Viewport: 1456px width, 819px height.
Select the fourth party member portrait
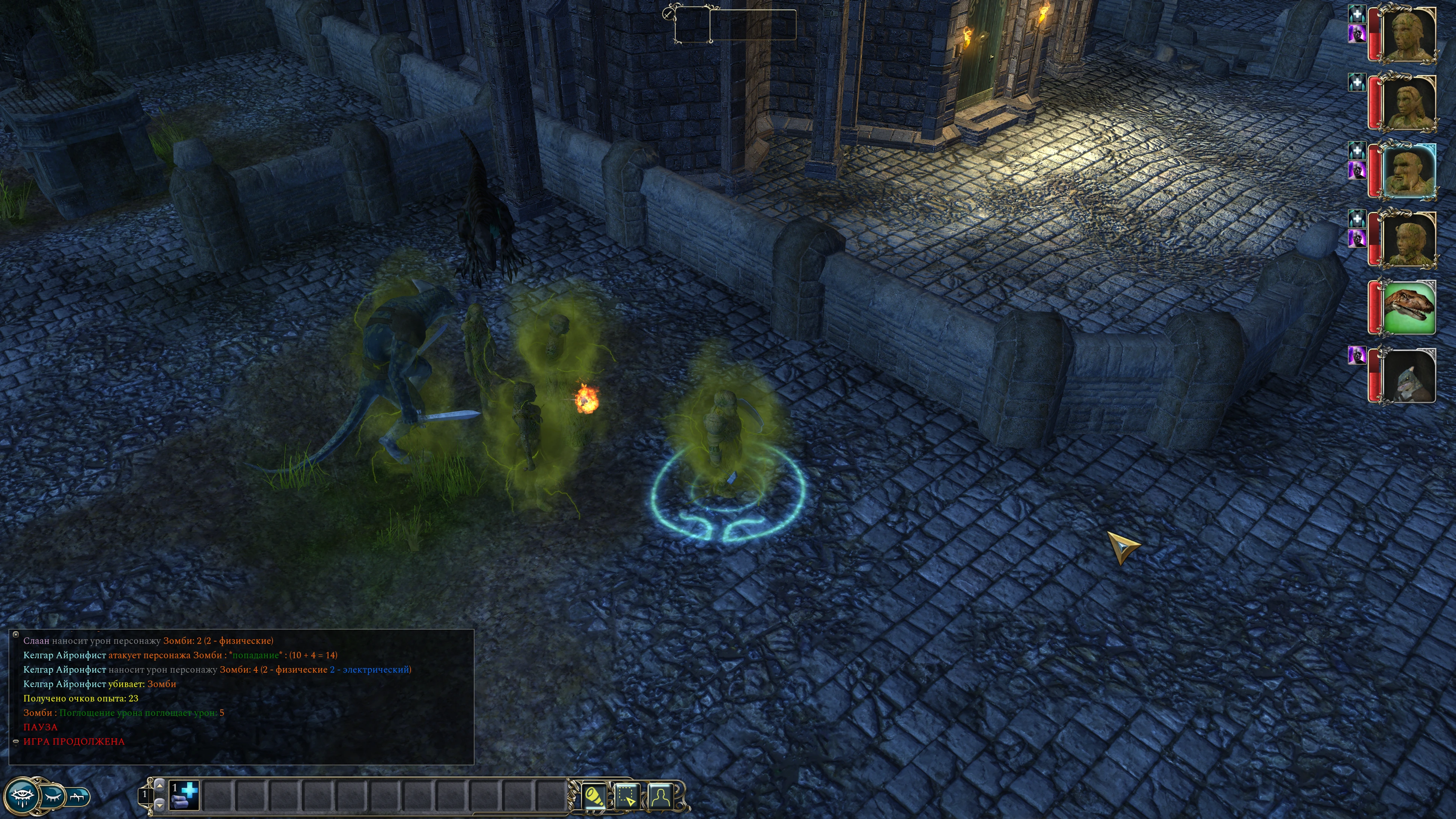pos(1408,239)
